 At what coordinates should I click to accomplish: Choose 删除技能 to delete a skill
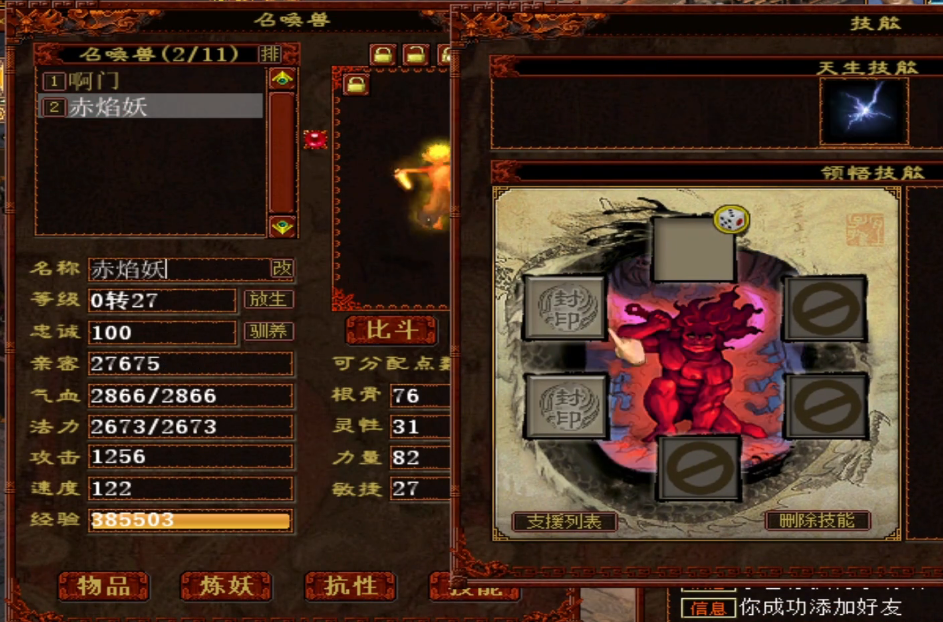pyautogui.click(x=817, y=521)
